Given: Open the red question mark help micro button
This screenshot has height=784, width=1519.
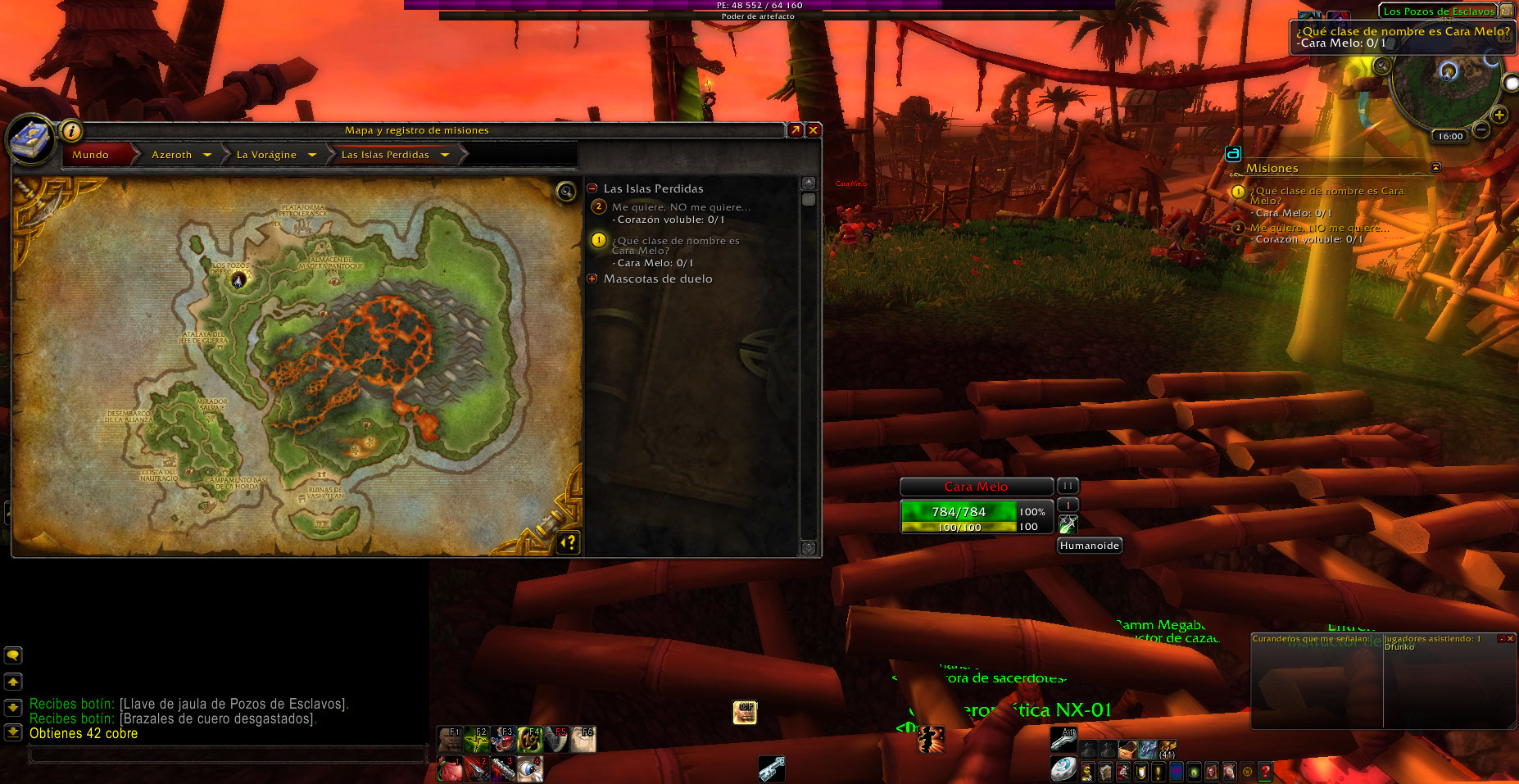Looking at the screenshot, I should 1265,771.
